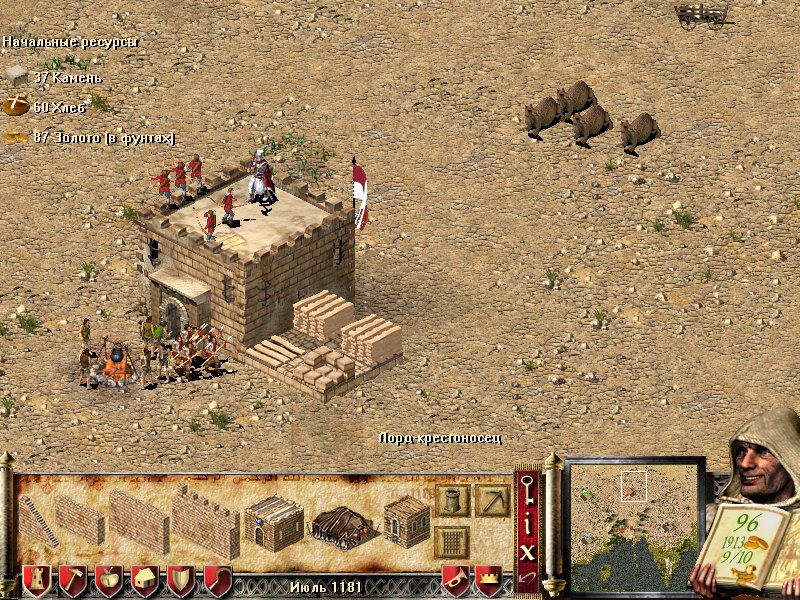Open the crossbow military buildings submenu
Image resolution: width=800 pixels, height=600 pixels.
click(x=492, y=499)
